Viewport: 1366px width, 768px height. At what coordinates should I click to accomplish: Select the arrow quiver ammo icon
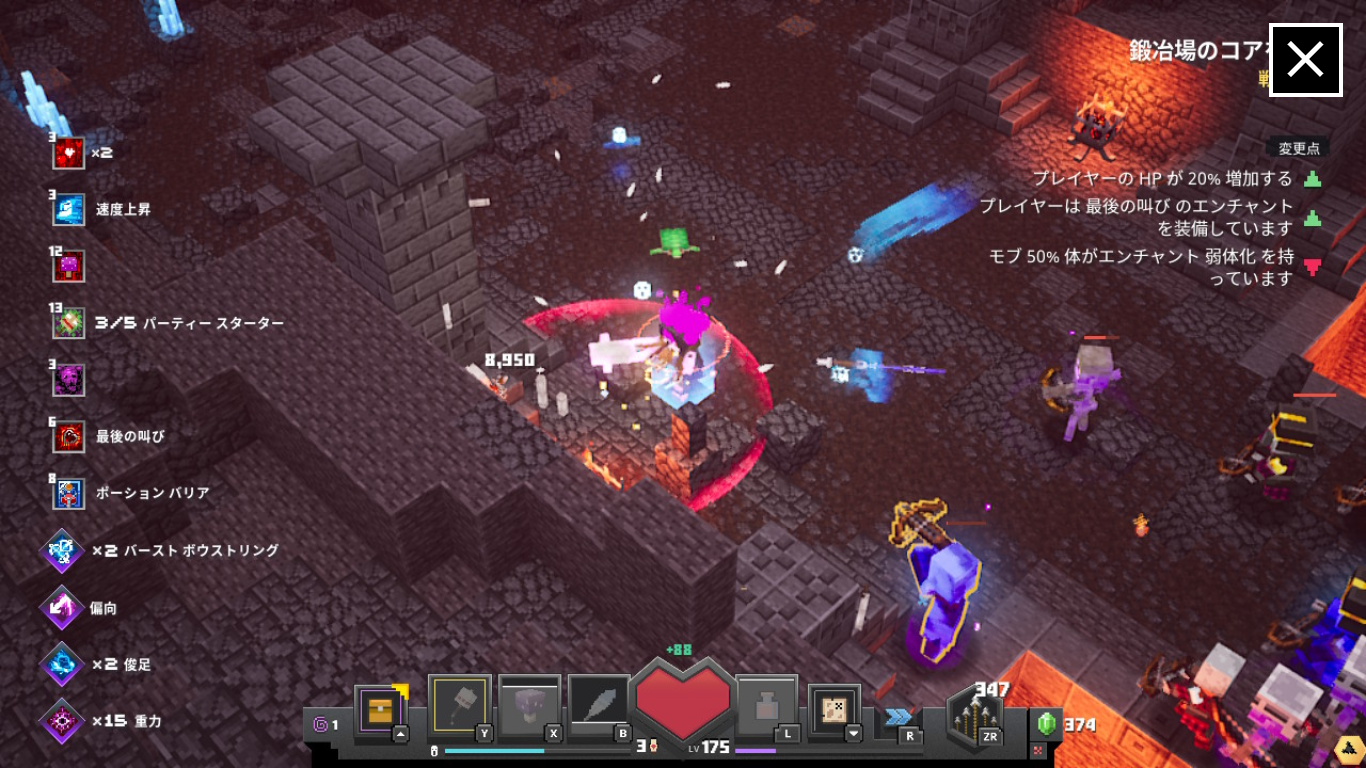coord(975,717)
